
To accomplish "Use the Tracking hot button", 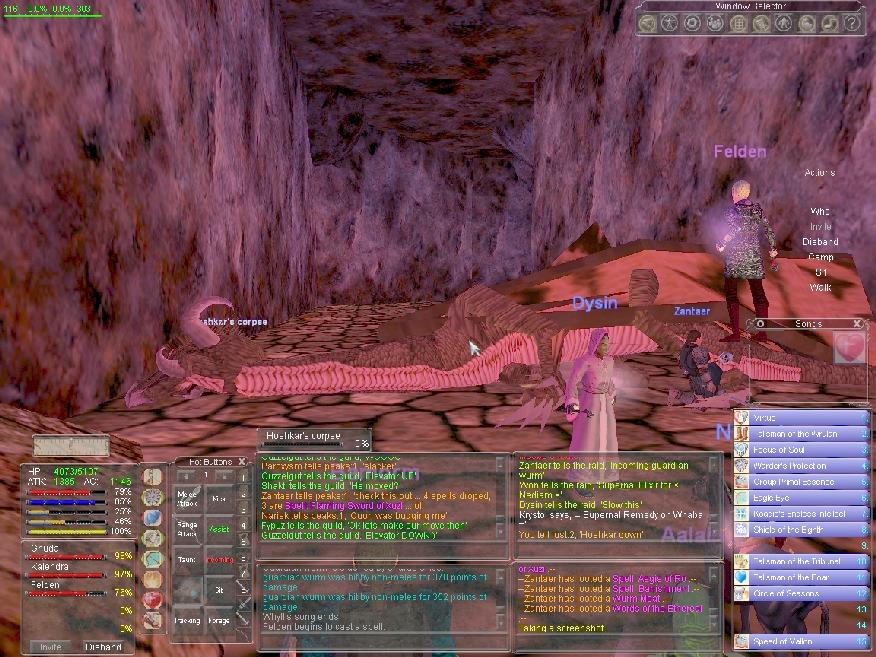I will (188, 620).
